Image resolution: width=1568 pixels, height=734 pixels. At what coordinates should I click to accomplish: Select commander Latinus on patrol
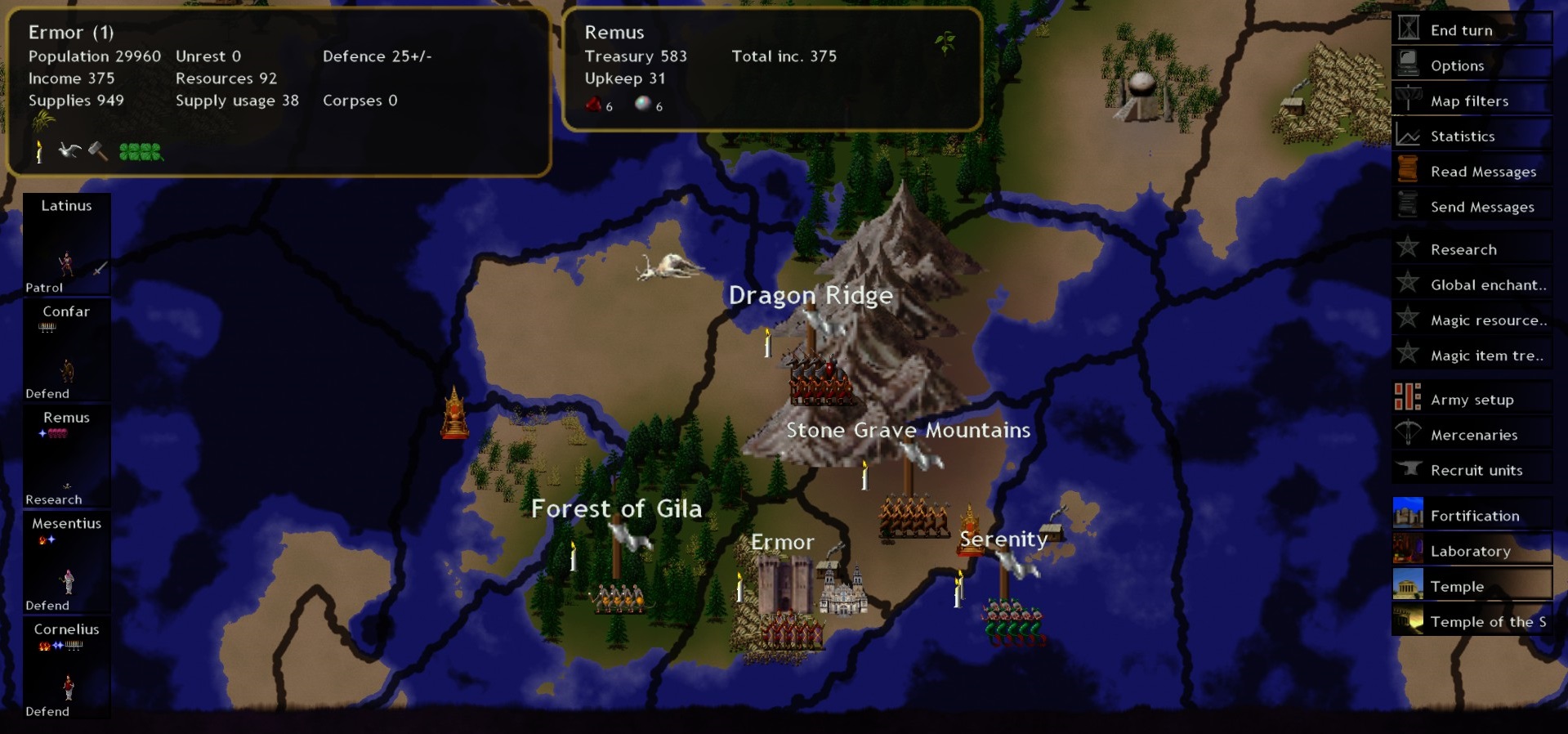pyautogui.click(x=66, y=244)
